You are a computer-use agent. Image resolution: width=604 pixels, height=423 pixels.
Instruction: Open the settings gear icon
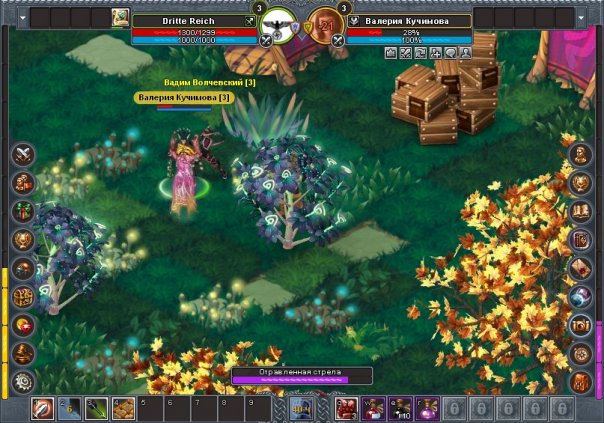[x=23, y=380]
